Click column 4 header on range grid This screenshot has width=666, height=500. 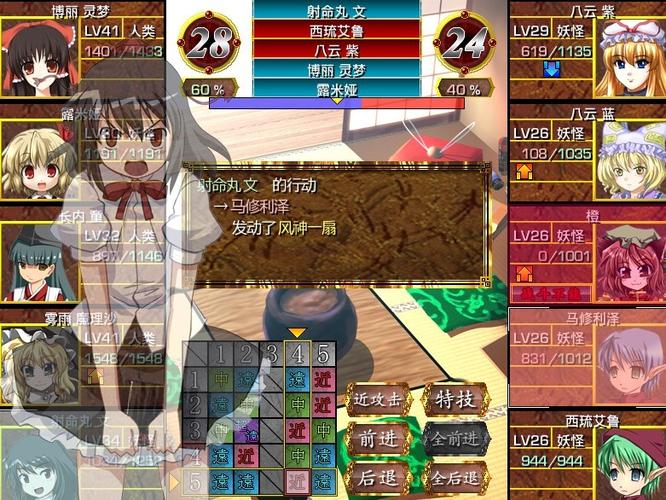click(x=296, y=353)
